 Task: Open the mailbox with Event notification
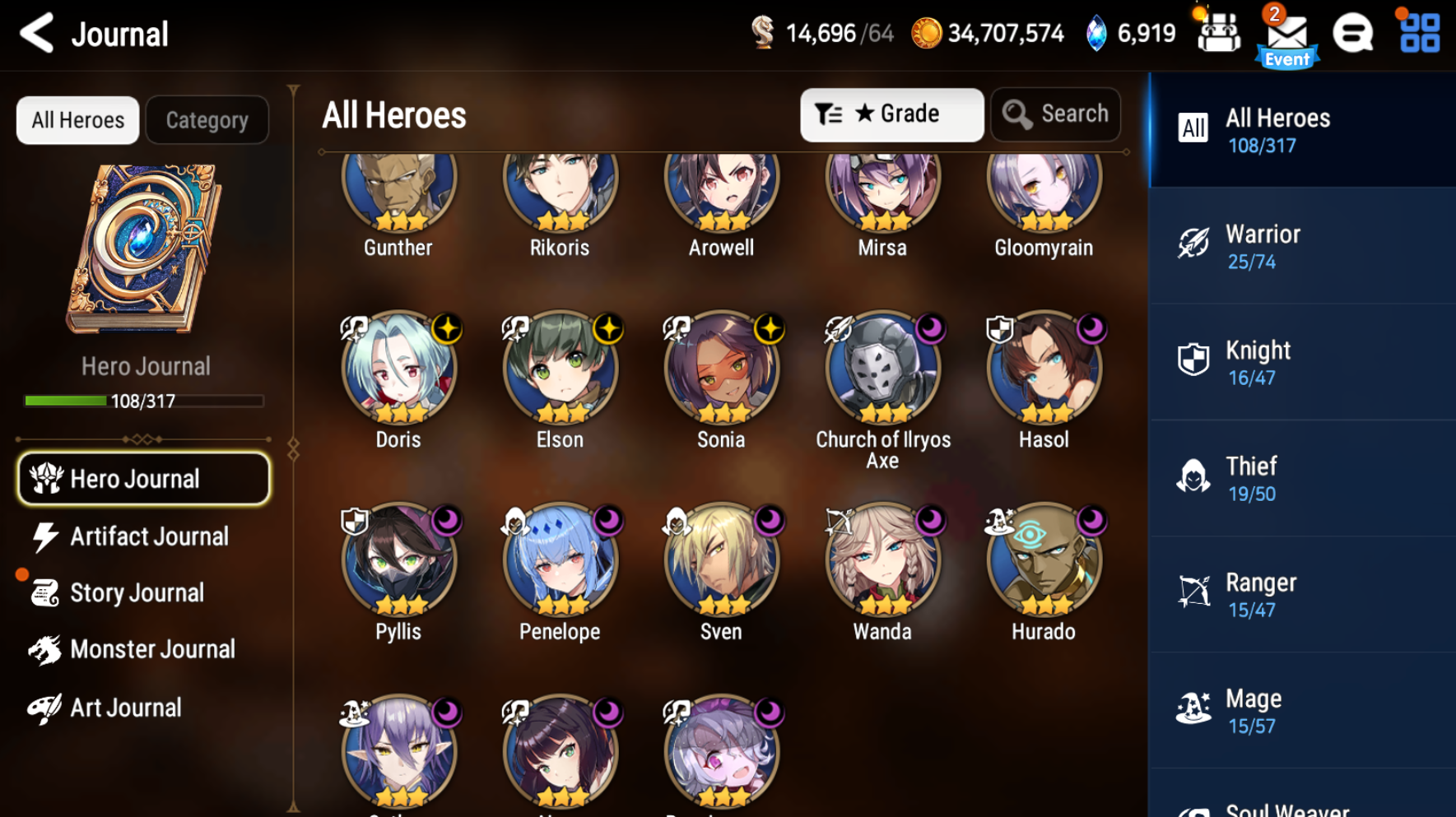click(1286, 35)
